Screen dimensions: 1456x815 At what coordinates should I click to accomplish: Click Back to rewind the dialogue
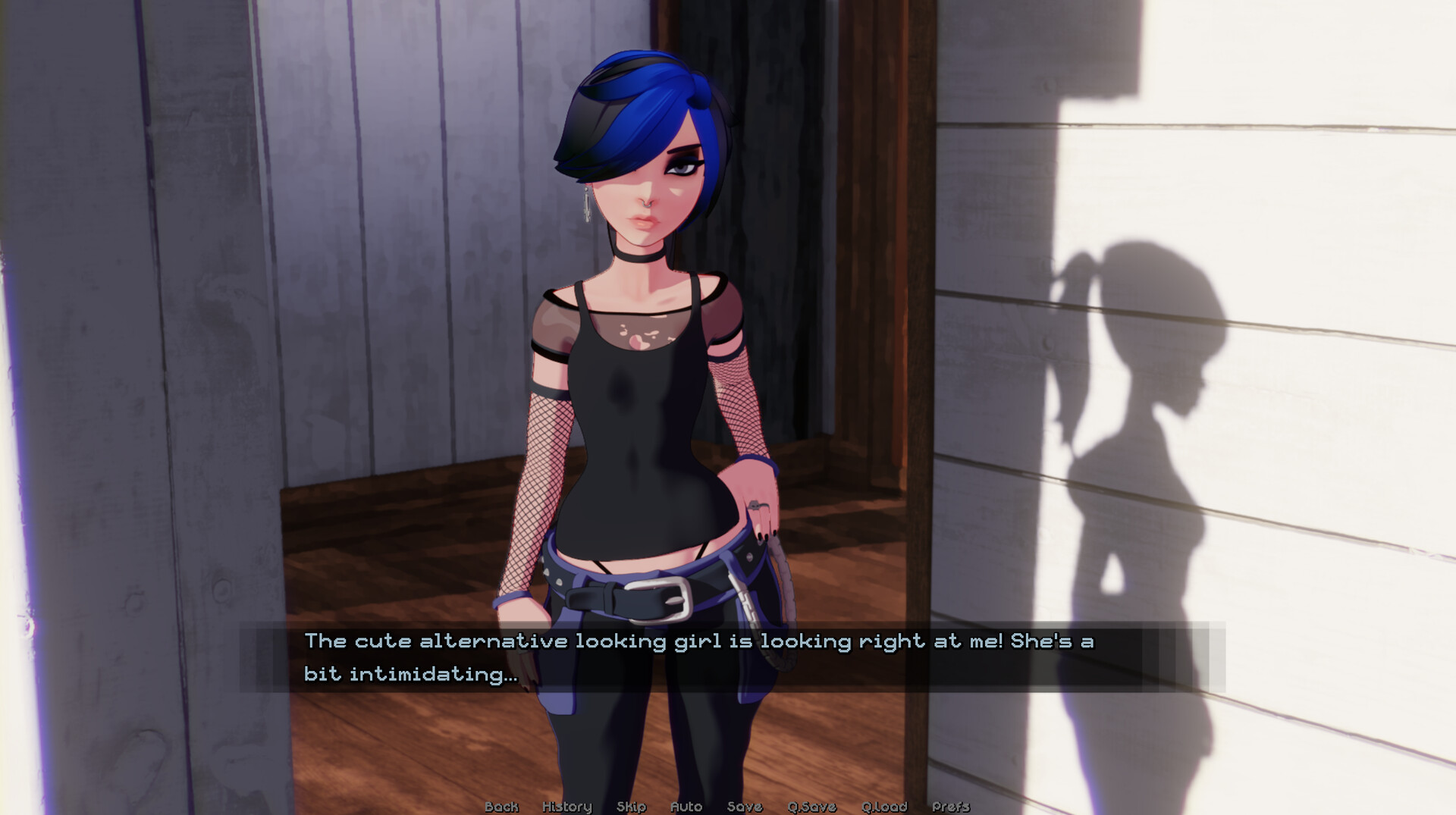500,807
